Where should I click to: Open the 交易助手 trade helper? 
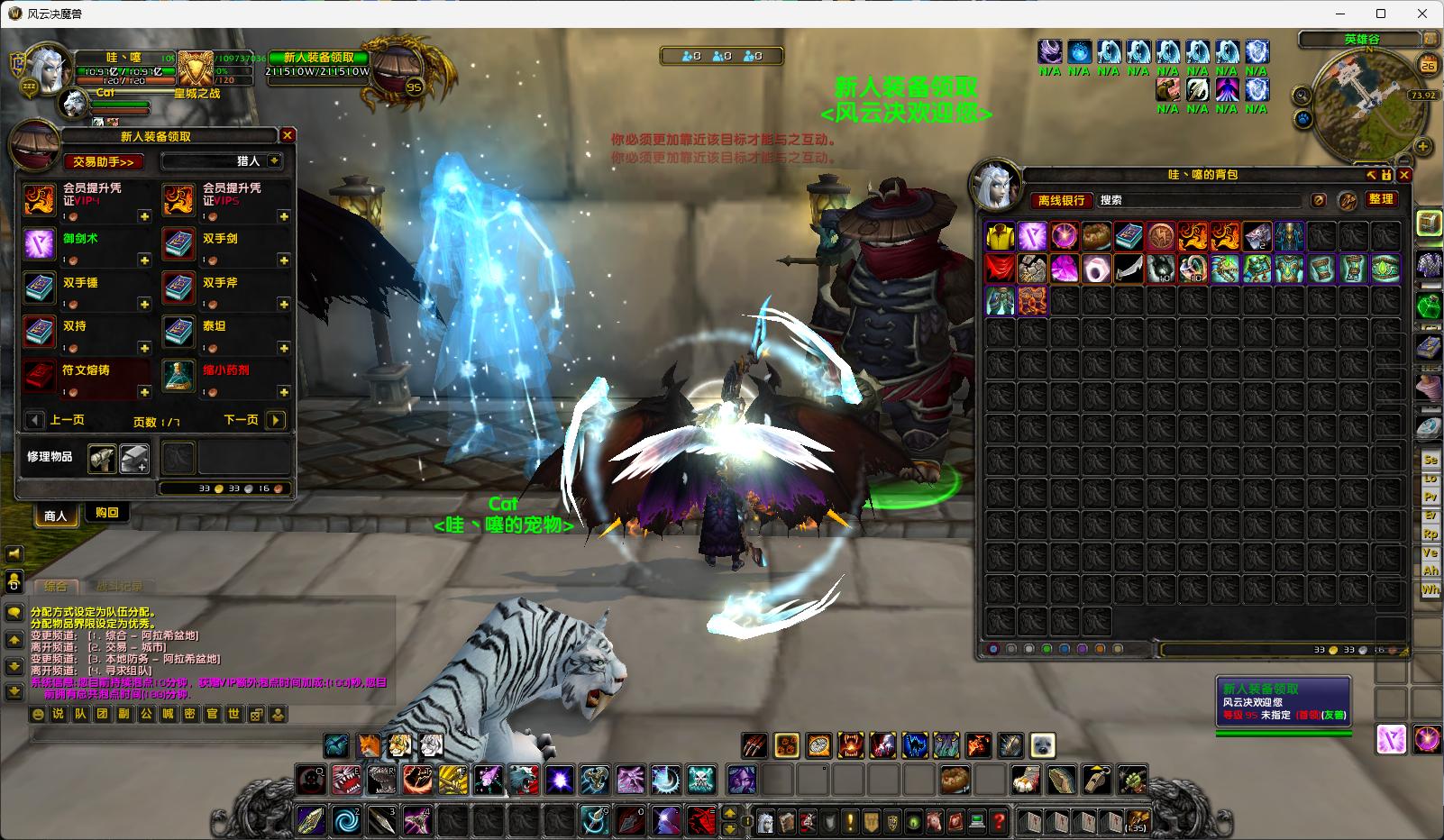104,161
